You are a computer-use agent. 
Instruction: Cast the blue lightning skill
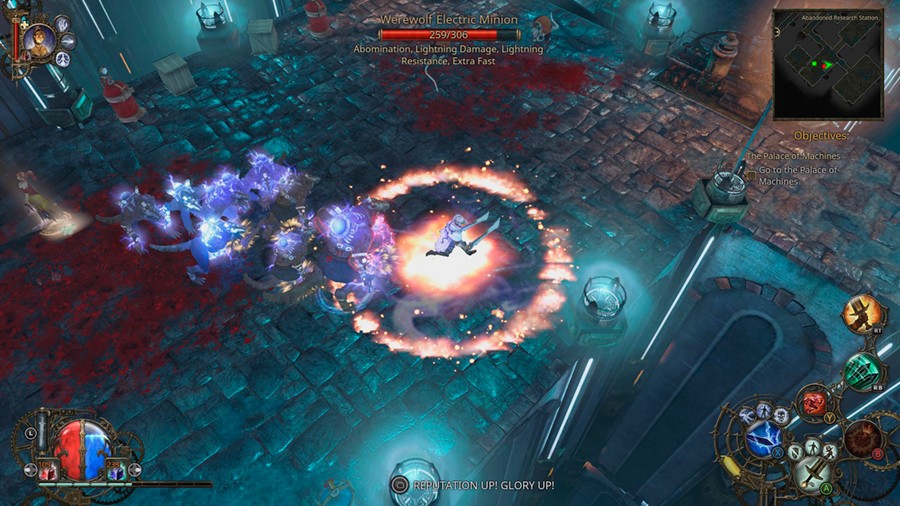[x=764, y=437]
